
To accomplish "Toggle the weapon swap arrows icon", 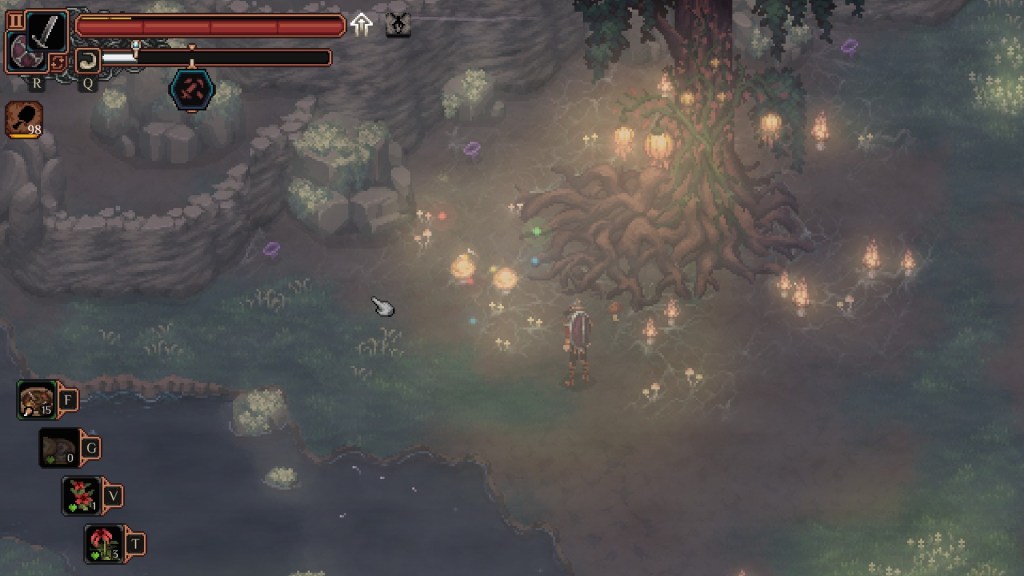I will [x=58, y=62].
